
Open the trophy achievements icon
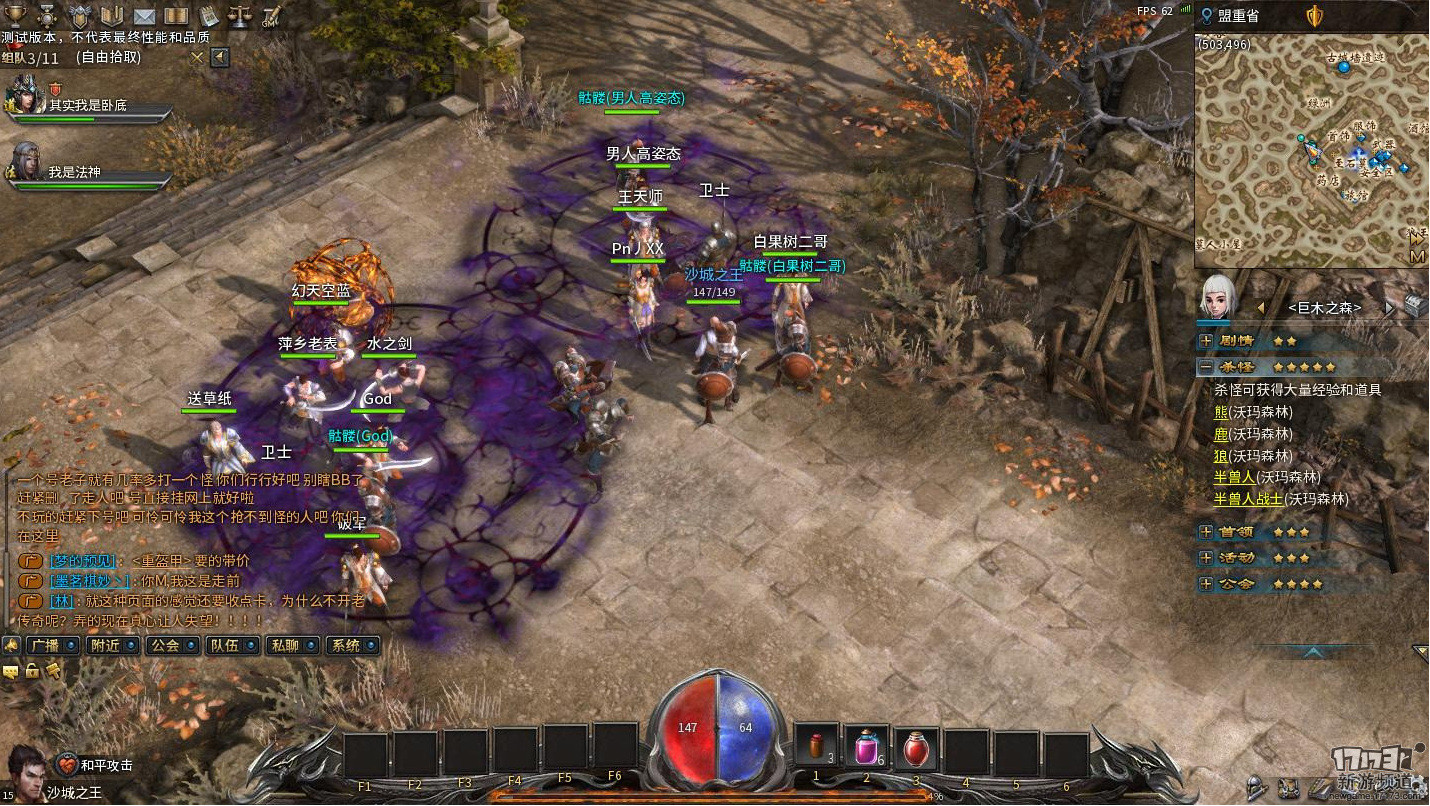tap(15, 15)
